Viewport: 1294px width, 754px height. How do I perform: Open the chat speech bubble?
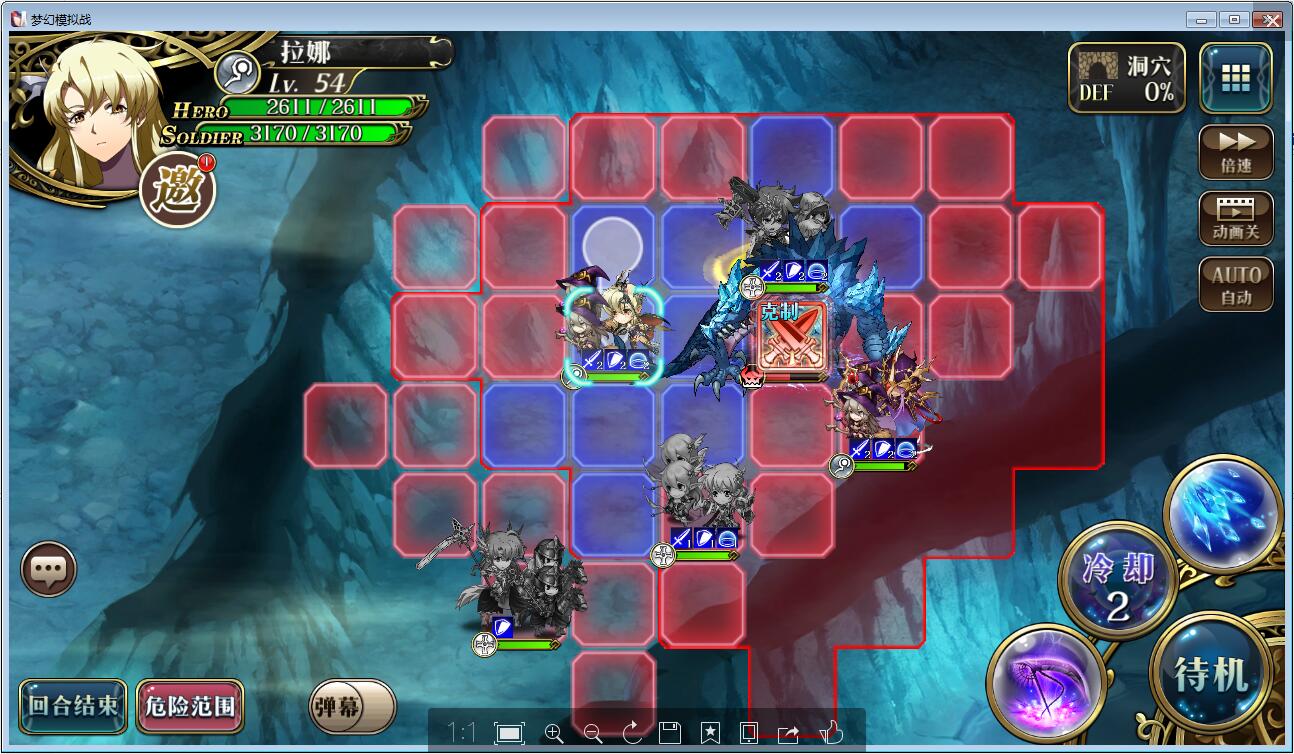[48, 570]
